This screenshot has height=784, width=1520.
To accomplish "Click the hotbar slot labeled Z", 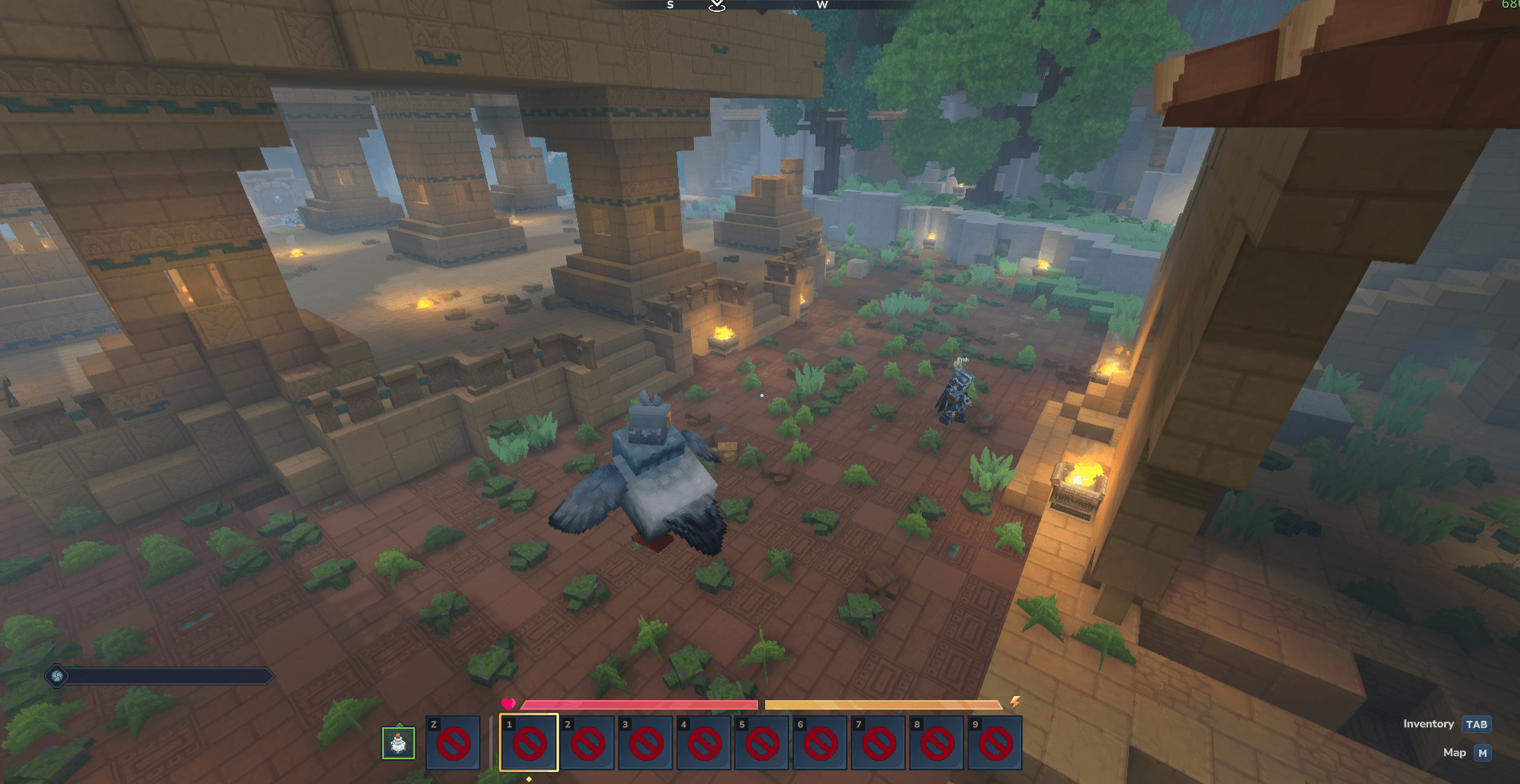I will (453, 743).
